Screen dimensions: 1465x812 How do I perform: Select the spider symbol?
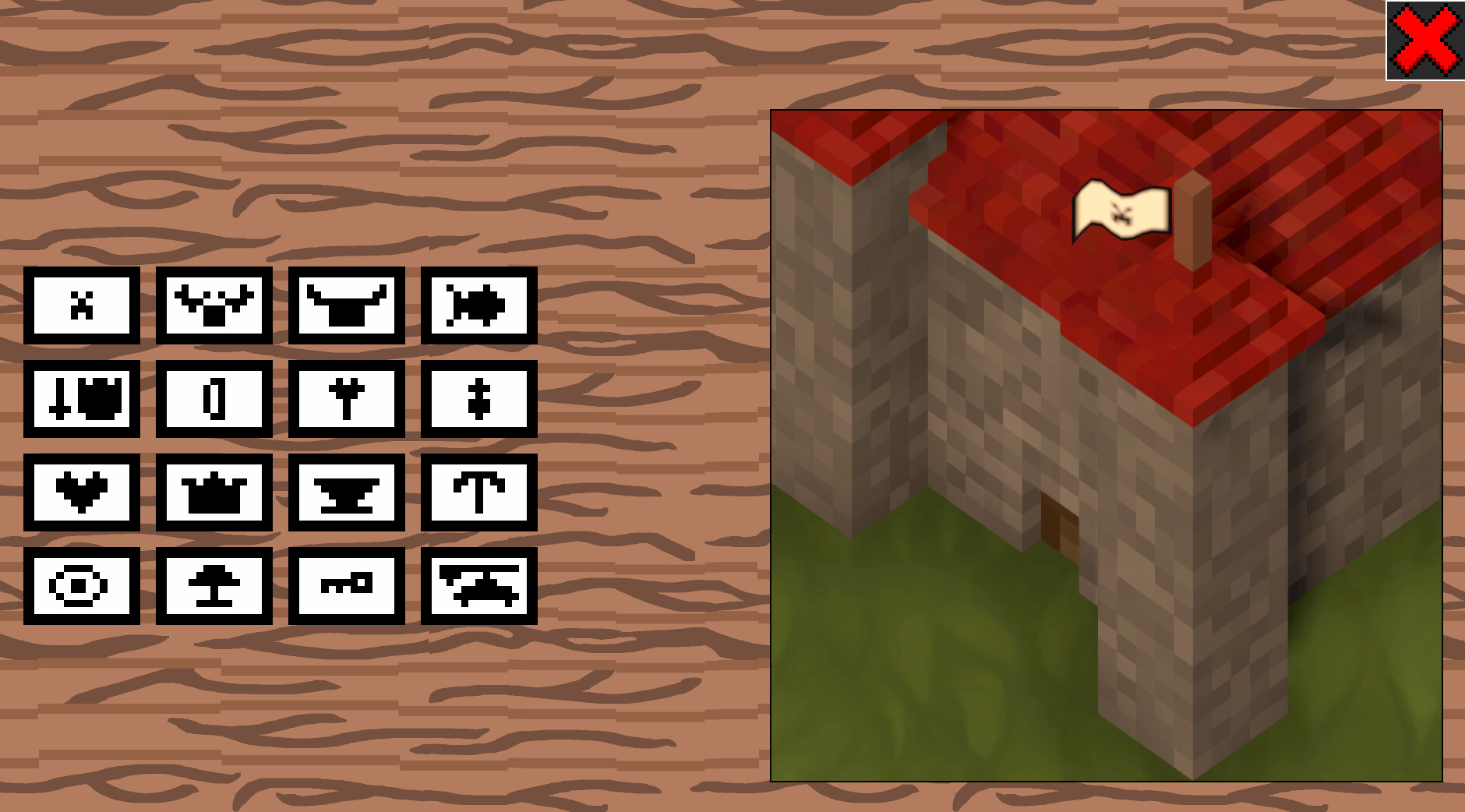478,305
